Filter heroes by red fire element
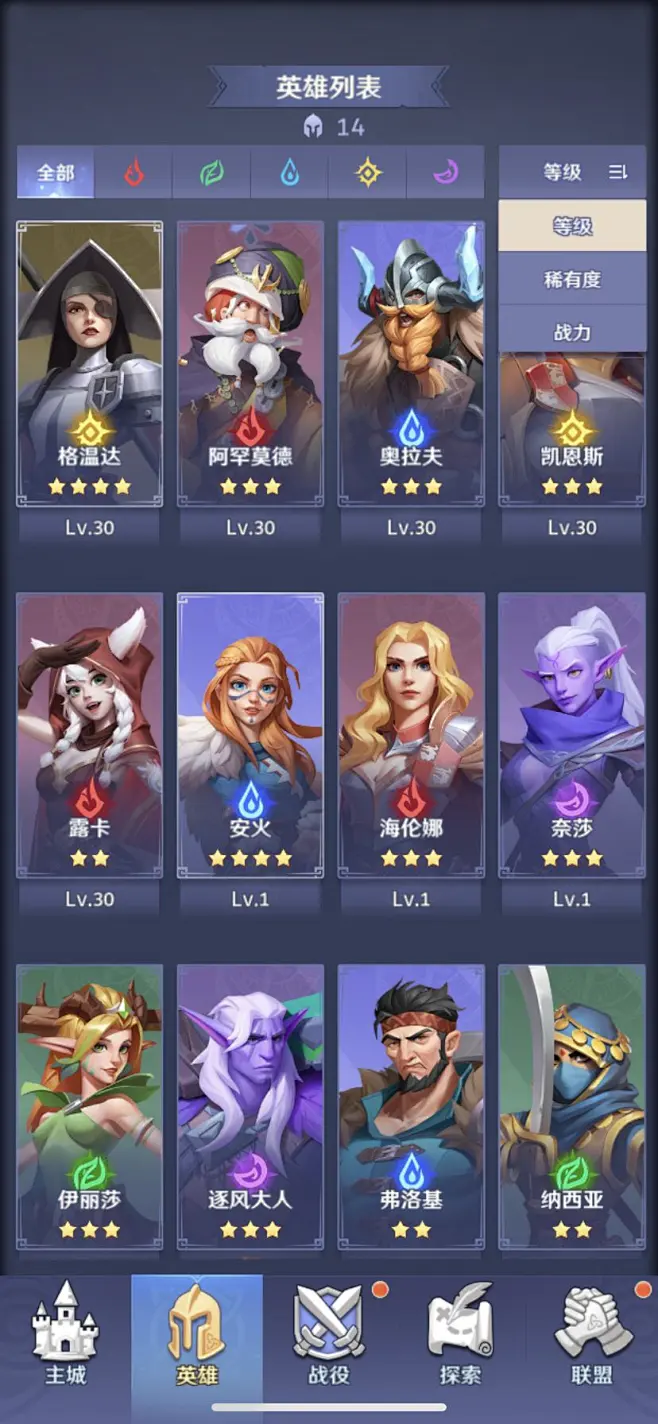 pos(133,173)
